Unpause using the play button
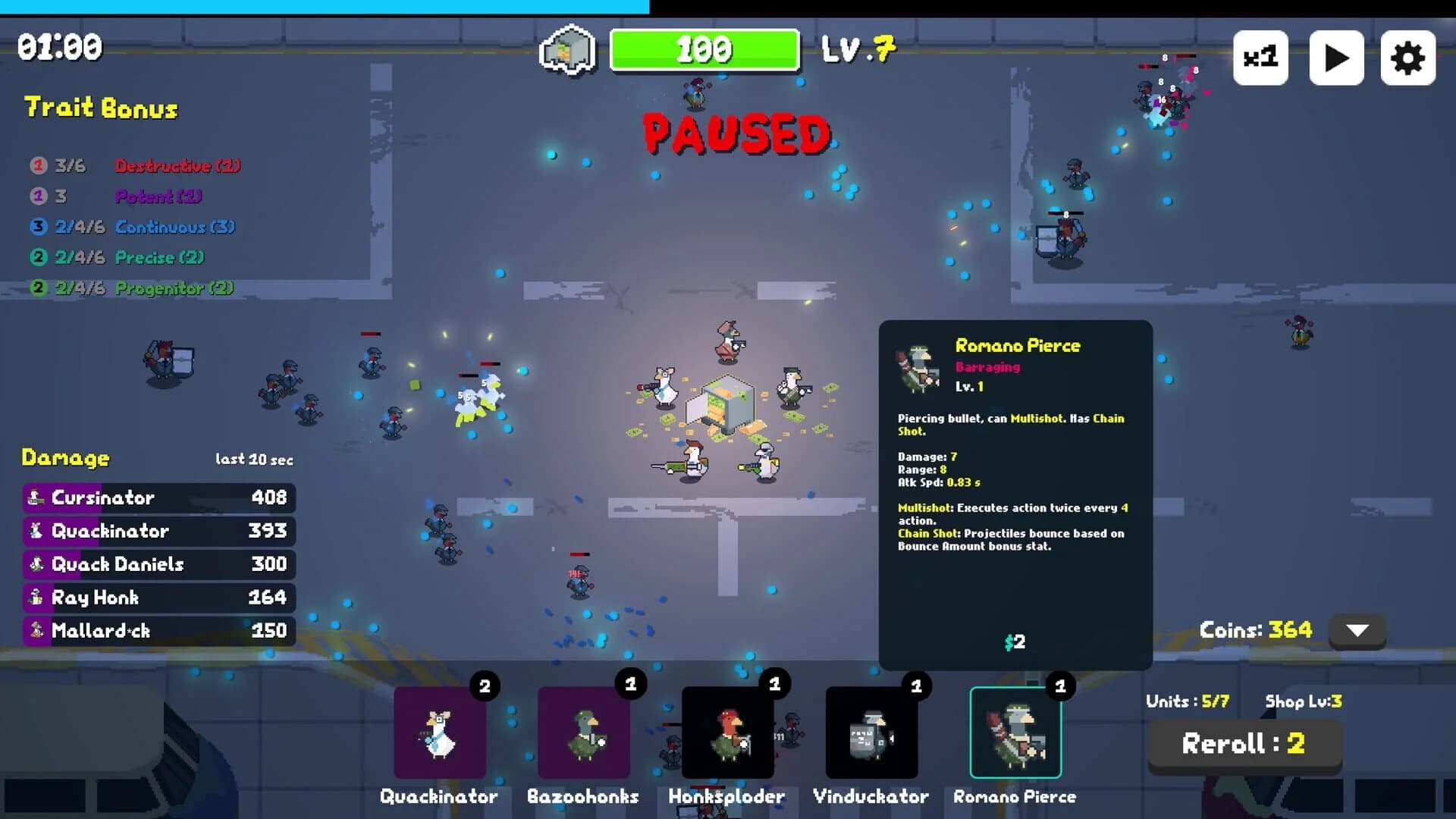Image resolution: width=1456 pixels, height=819 pixels. pyautogui.click(x=1336, y=57)
